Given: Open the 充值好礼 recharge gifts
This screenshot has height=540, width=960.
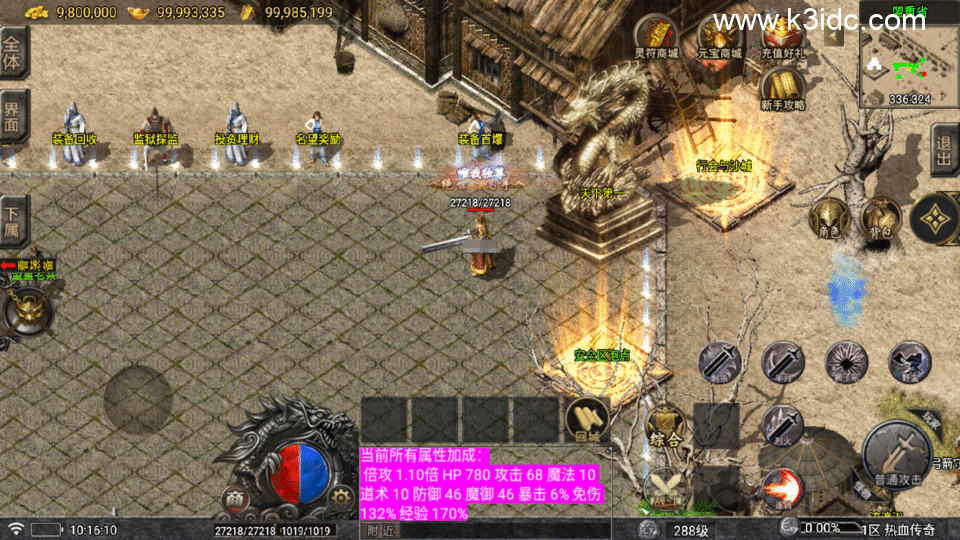Looking at the screenshot, I should (x=784, y=36).
